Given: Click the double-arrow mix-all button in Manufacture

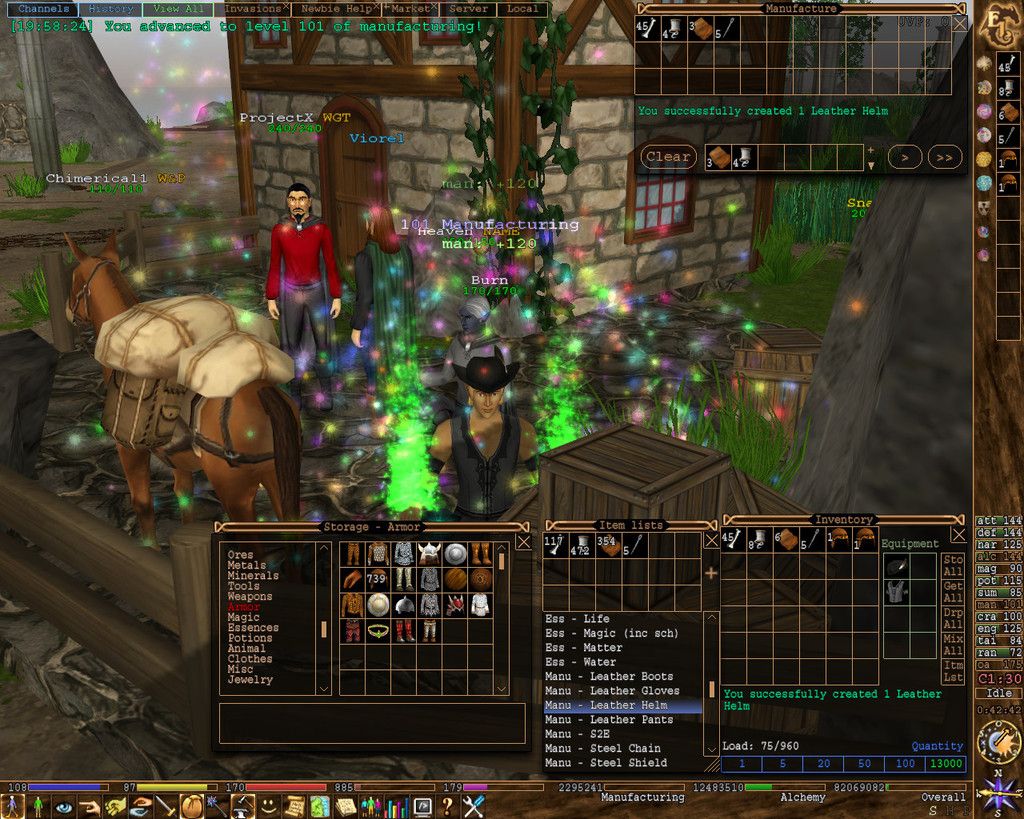Looking at the screenshot, I should pyautogui.click(x=944, y=157).
